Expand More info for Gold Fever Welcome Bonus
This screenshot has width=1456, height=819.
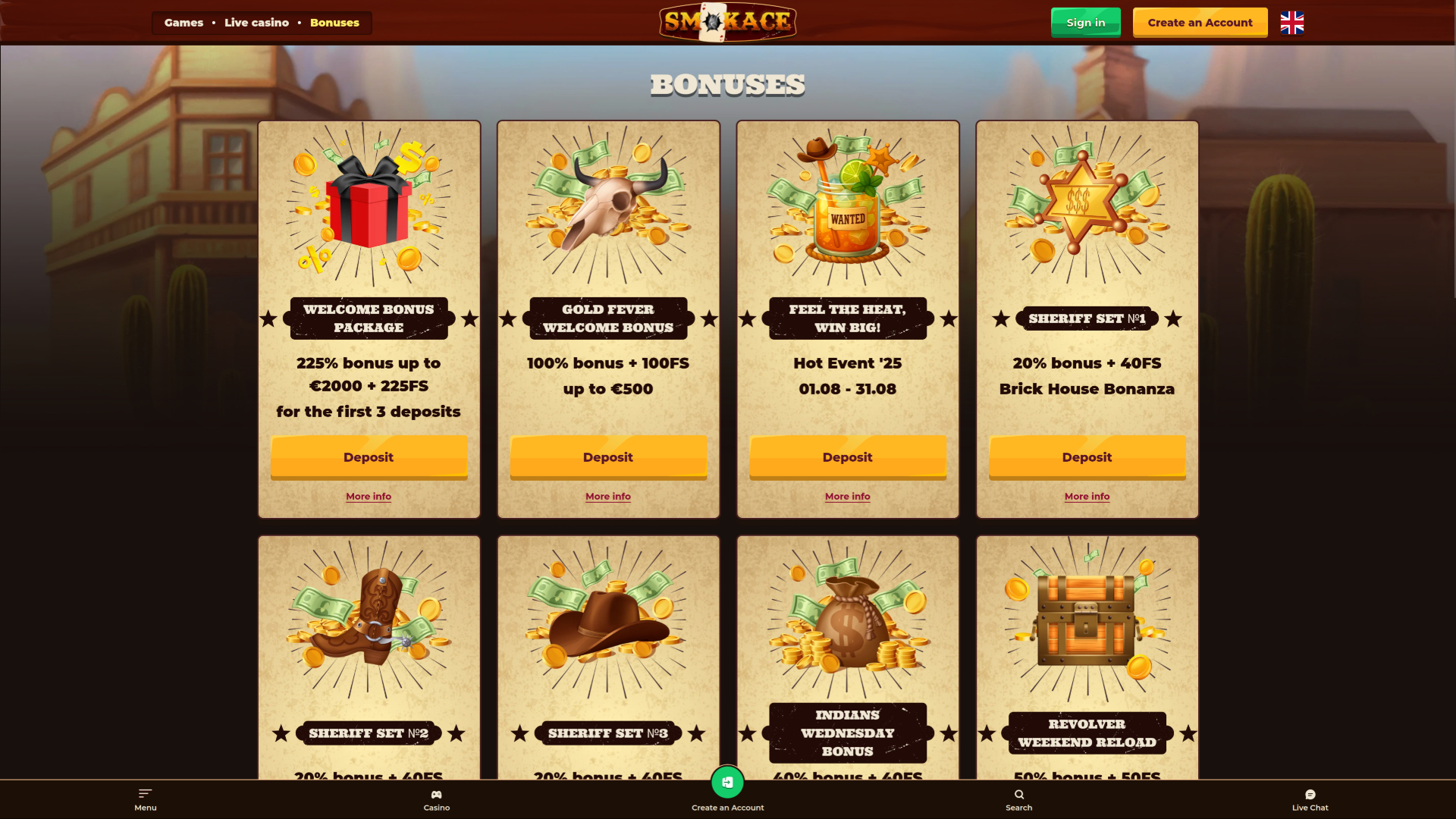[607, 496]
